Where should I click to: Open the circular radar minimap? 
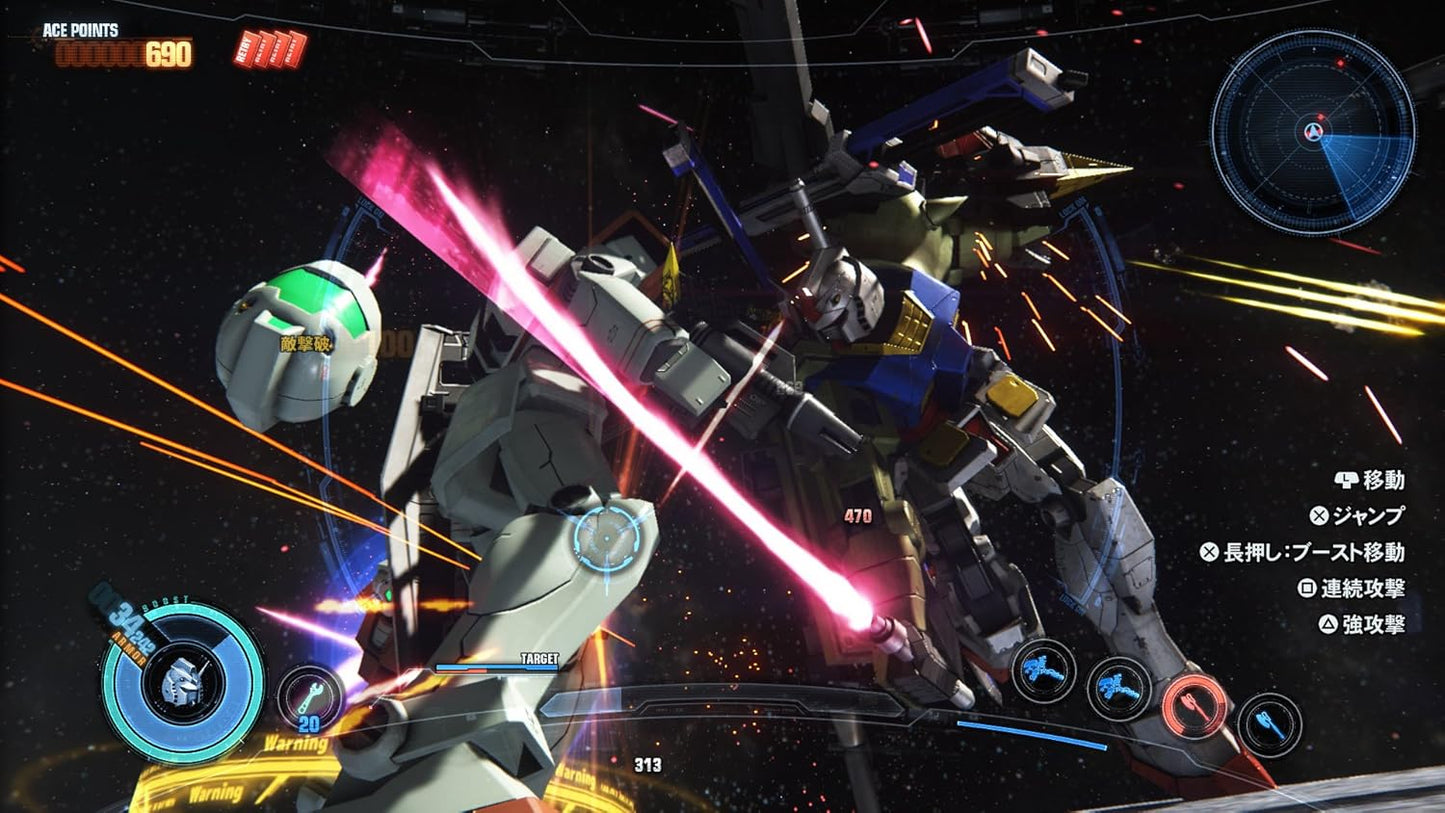[x=1312, y=133]
